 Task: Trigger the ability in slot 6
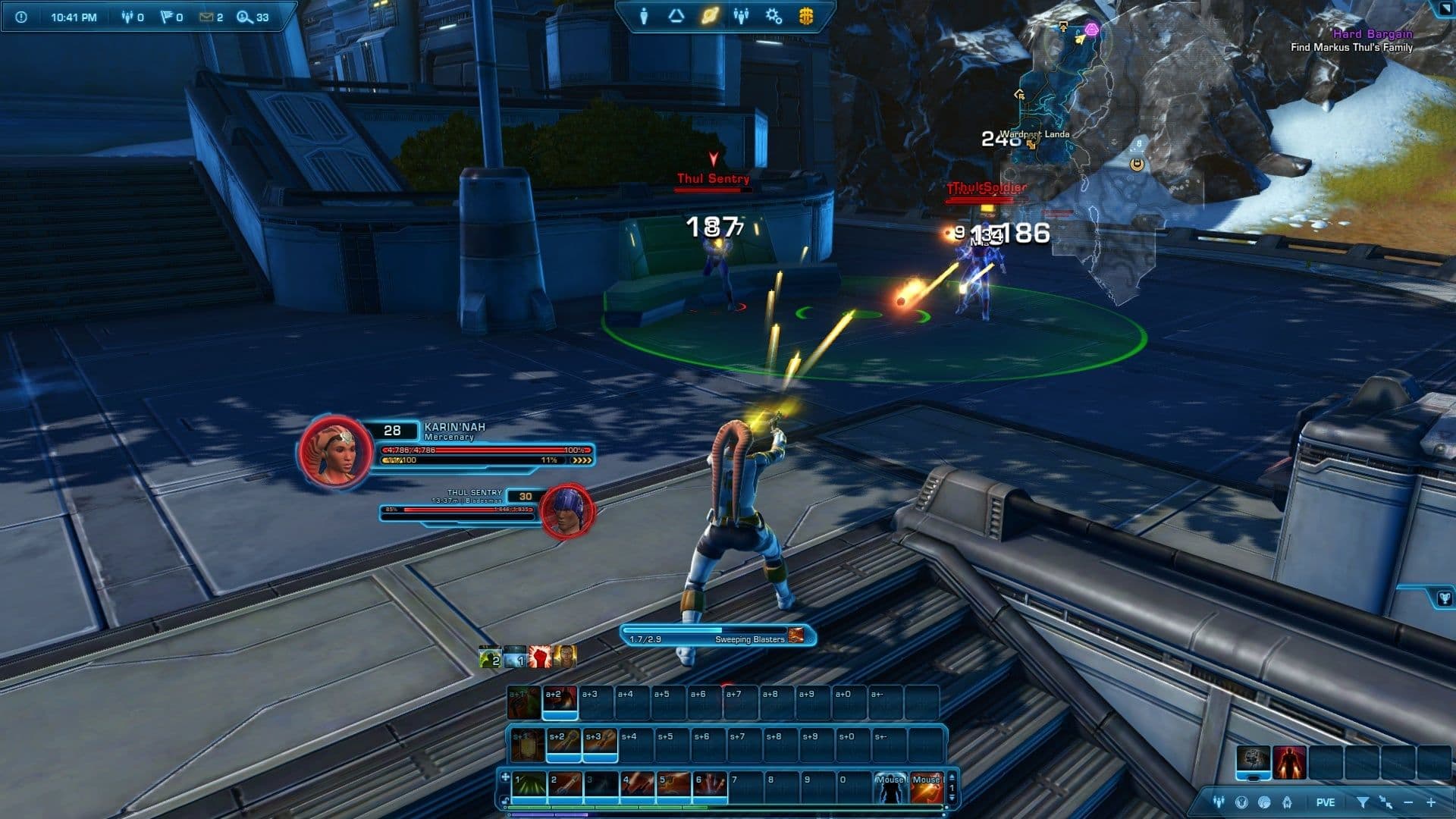click(x=711, y=787)
